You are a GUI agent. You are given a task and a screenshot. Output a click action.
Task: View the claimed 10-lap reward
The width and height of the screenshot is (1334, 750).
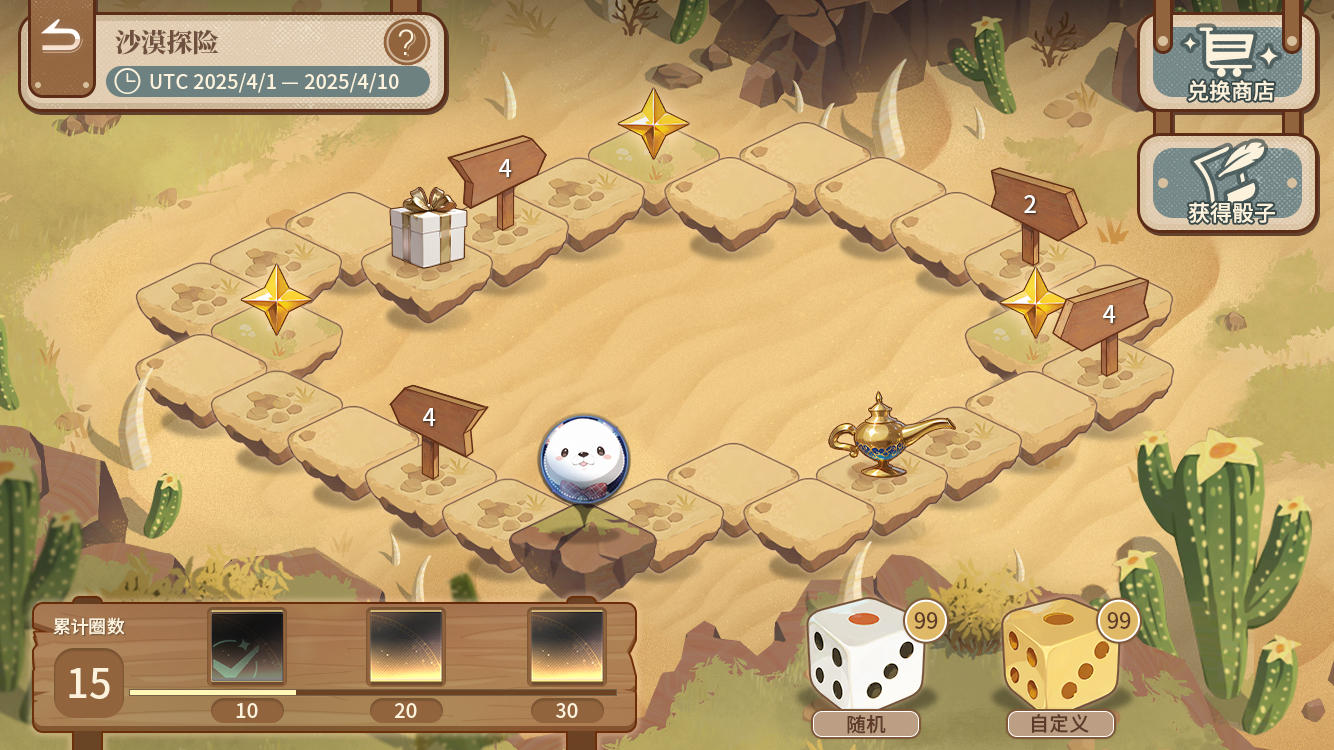[x=247, y=647]
